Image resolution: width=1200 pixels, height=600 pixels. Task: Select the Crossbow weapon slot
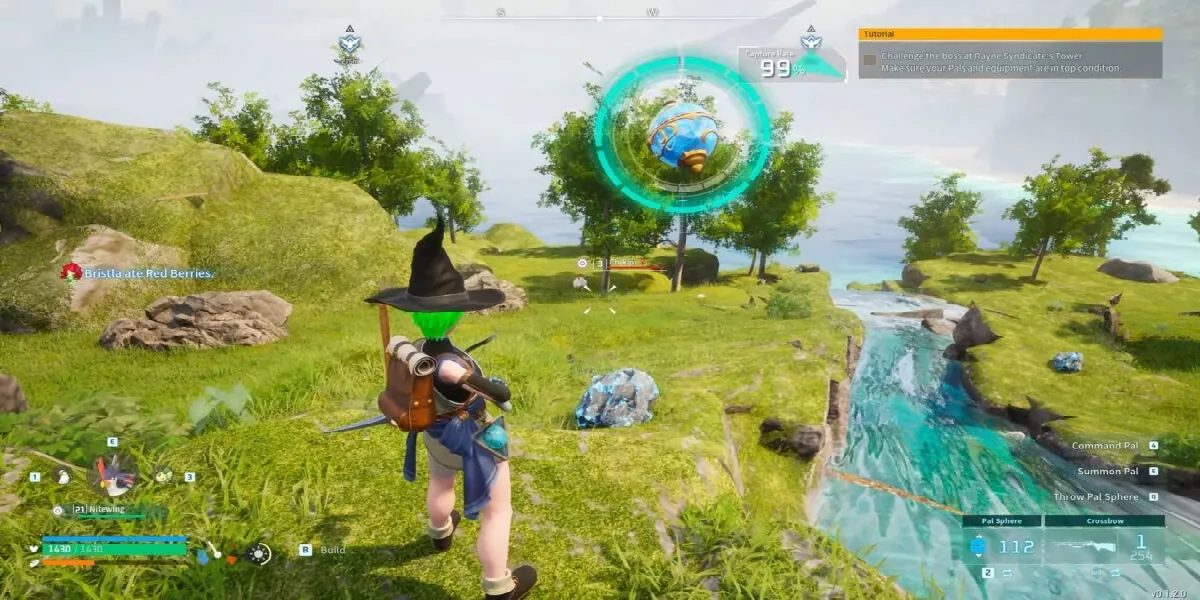click(1105, 546)
